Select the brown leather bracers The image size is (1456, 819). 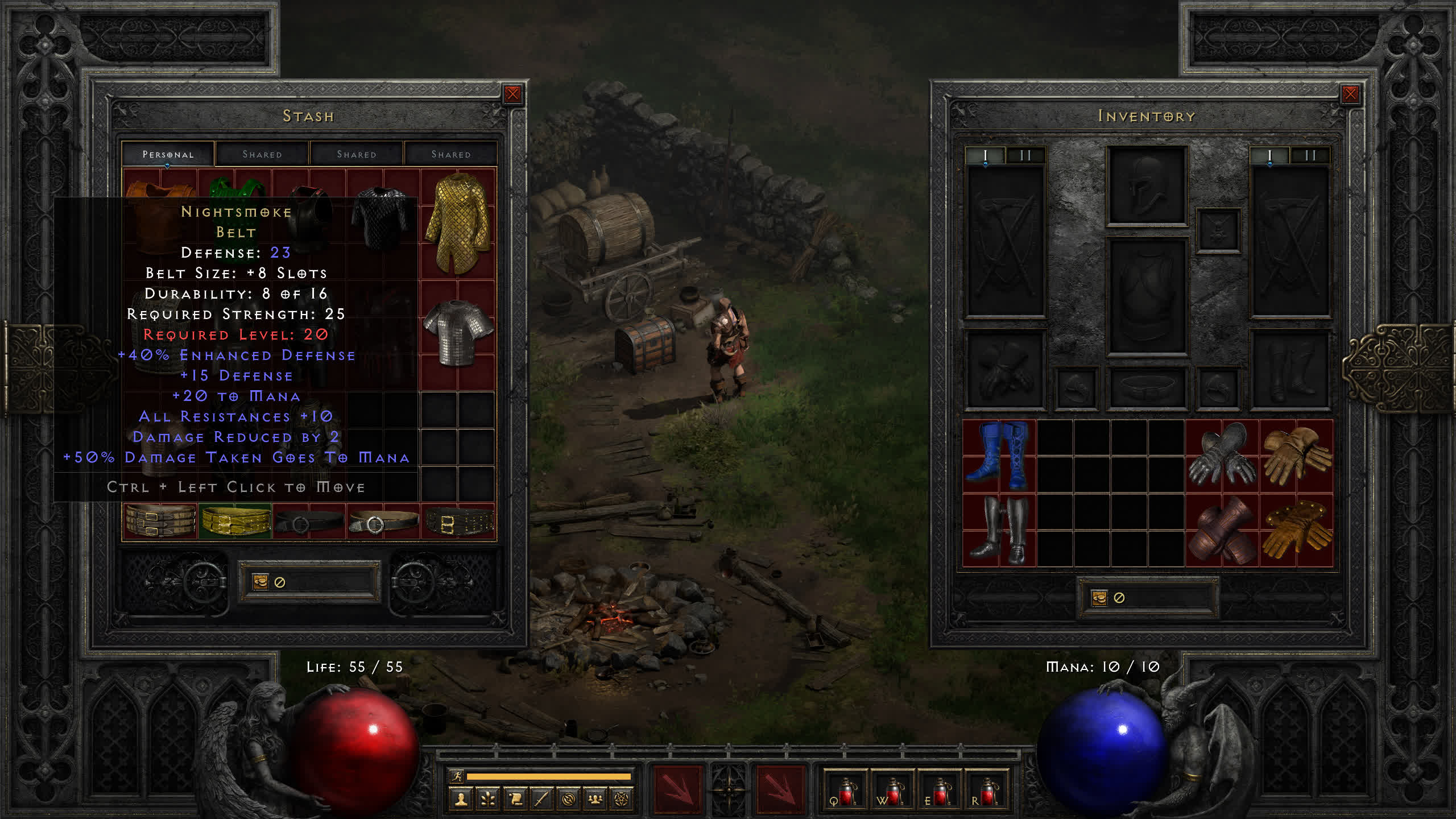pos(1222,530)
